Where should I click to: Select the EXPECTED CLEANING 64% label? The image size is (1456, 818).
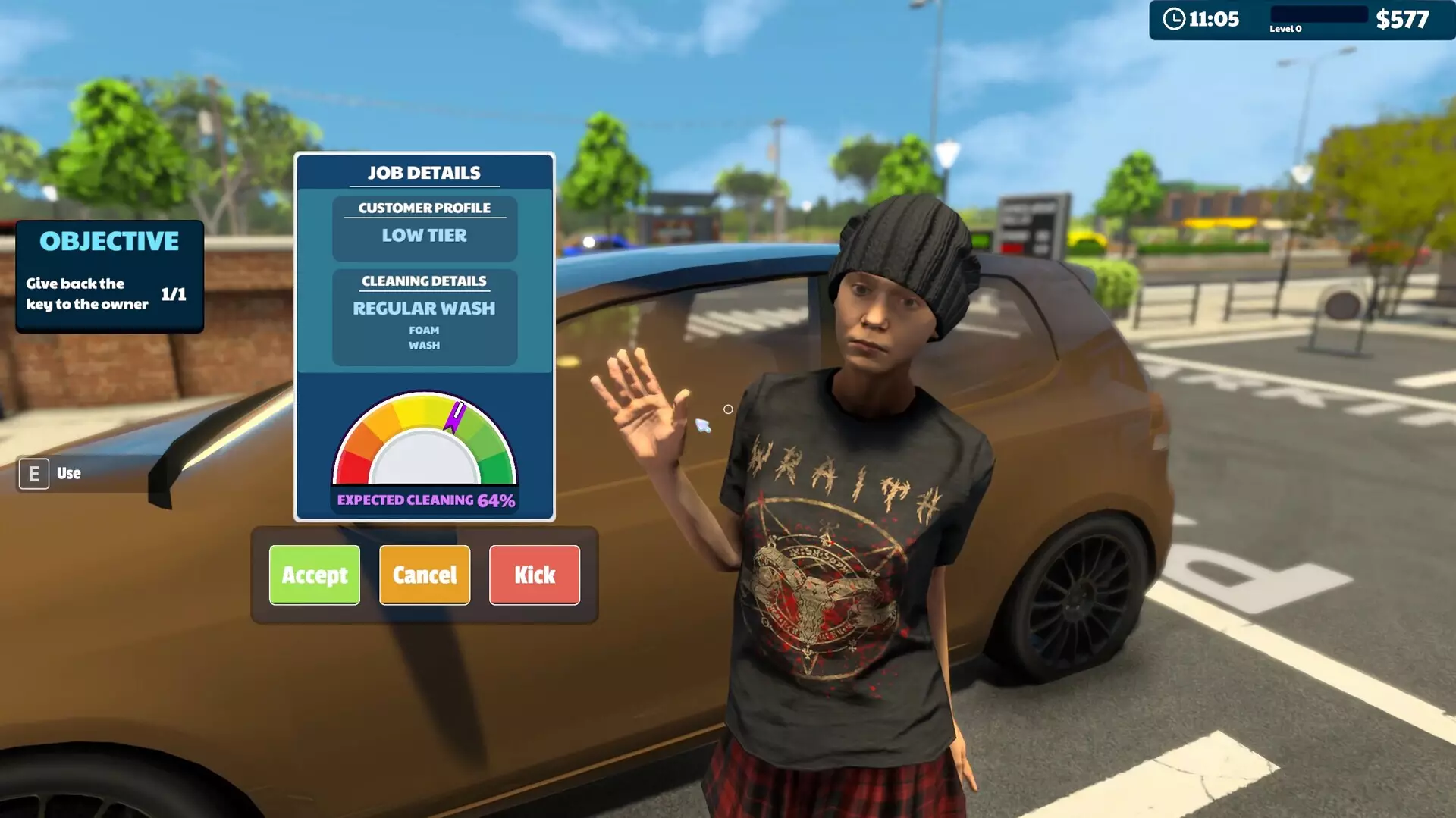425,500
